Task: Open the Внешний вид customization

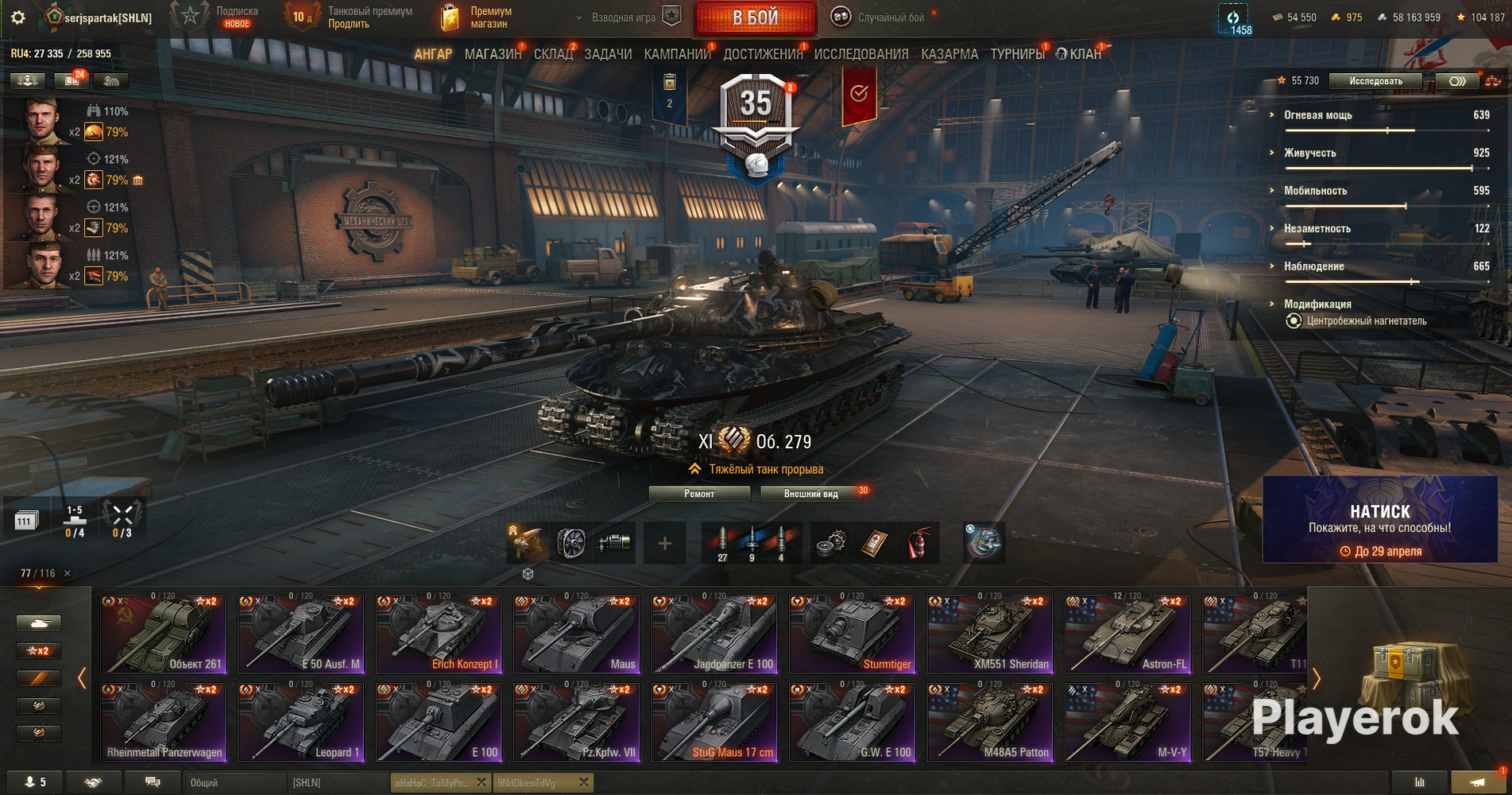Action: coord(810,494)
